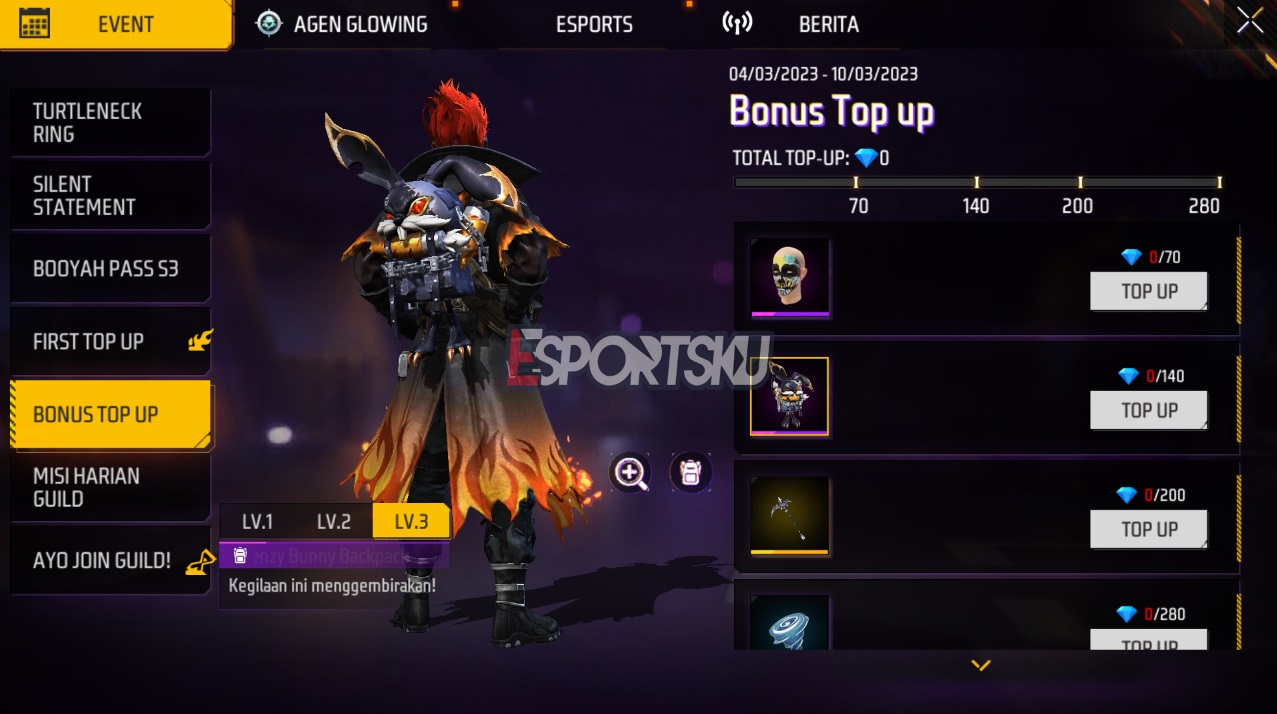Select the First Top Up event
Screen dimensions: 1277x714
click(109, 341)
